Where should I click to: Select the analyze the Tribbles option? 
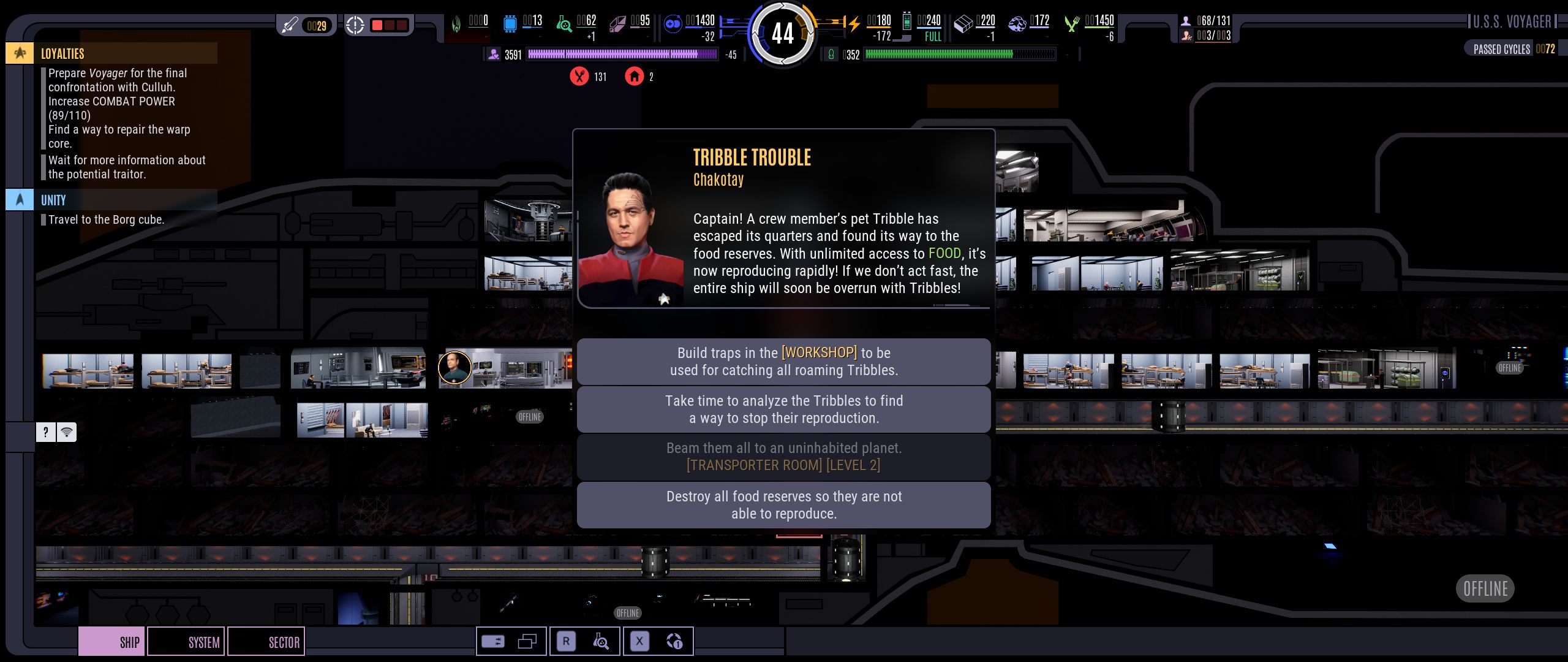(x=783, y=409)
